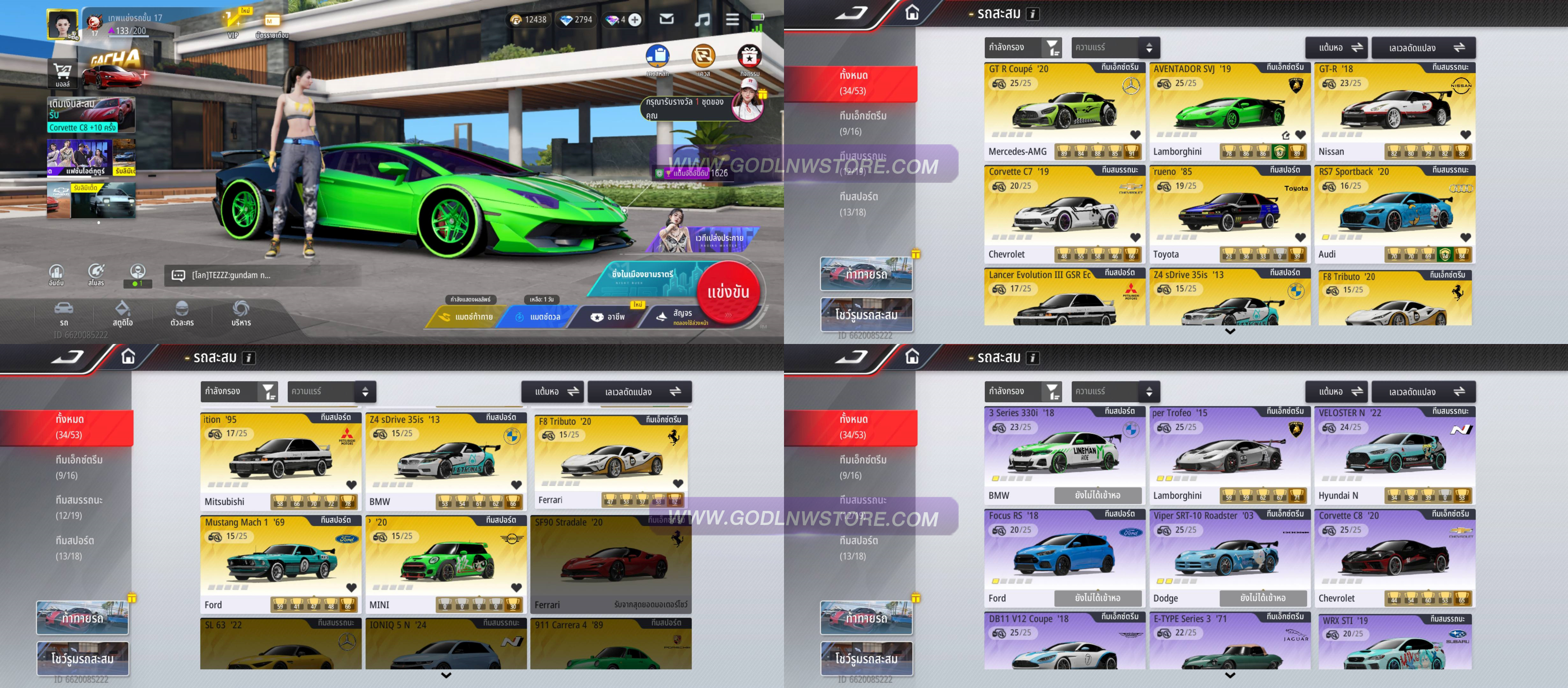
Task: Open the mailbox envelope icon
Action: click(666, 19)
